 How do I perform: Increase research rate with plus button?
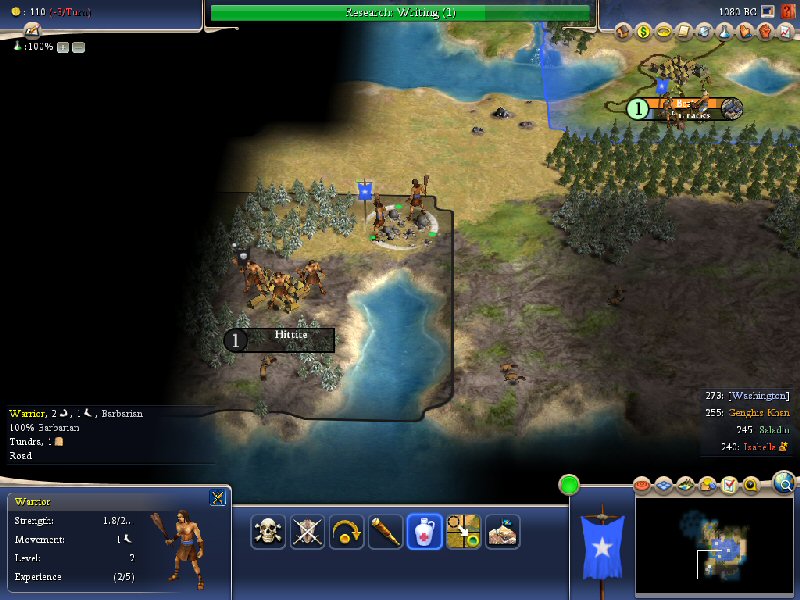62,47
